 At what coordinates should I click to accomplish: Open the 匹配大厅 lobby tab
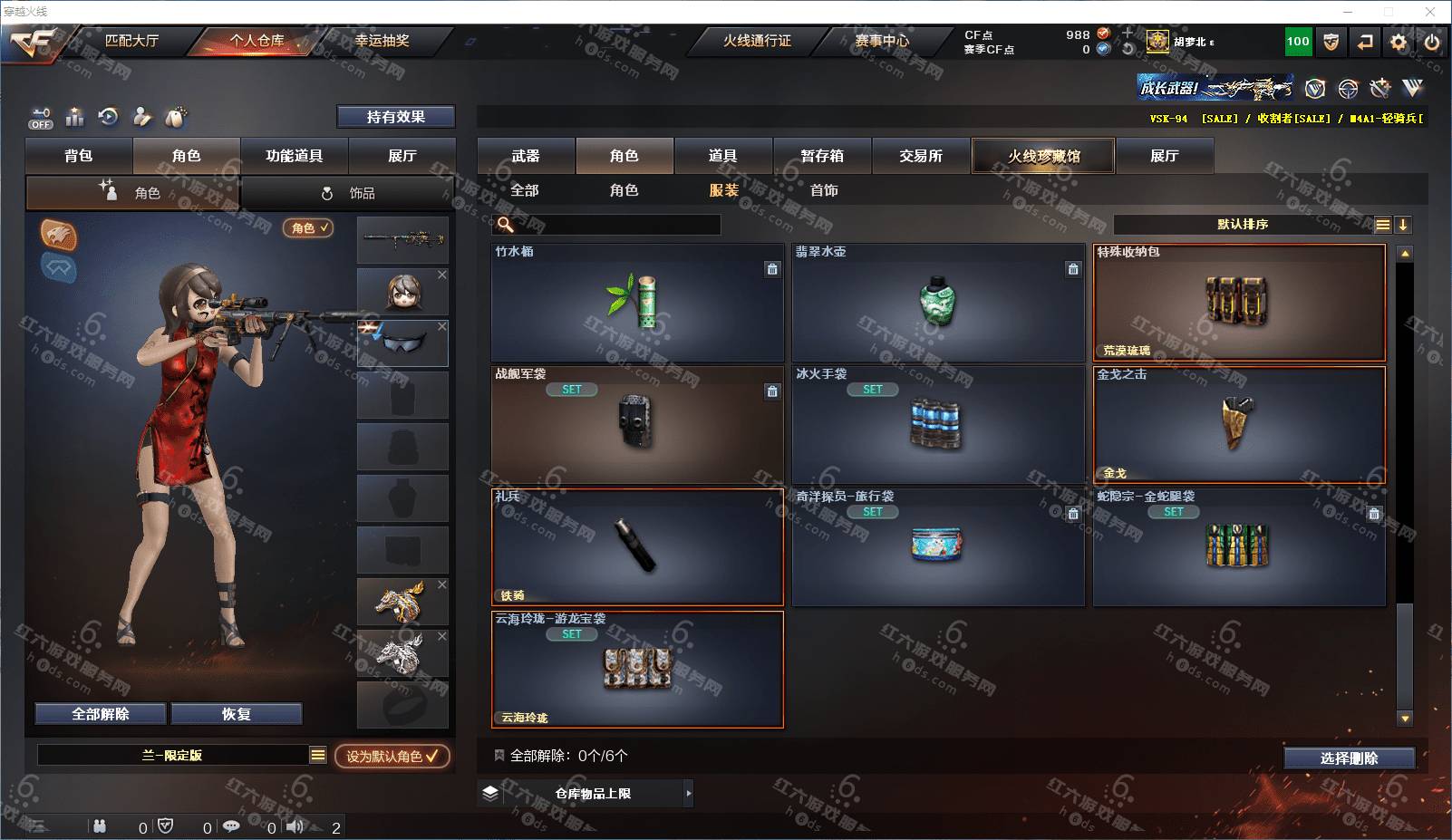pyautogui.click(x=132, y=41)
